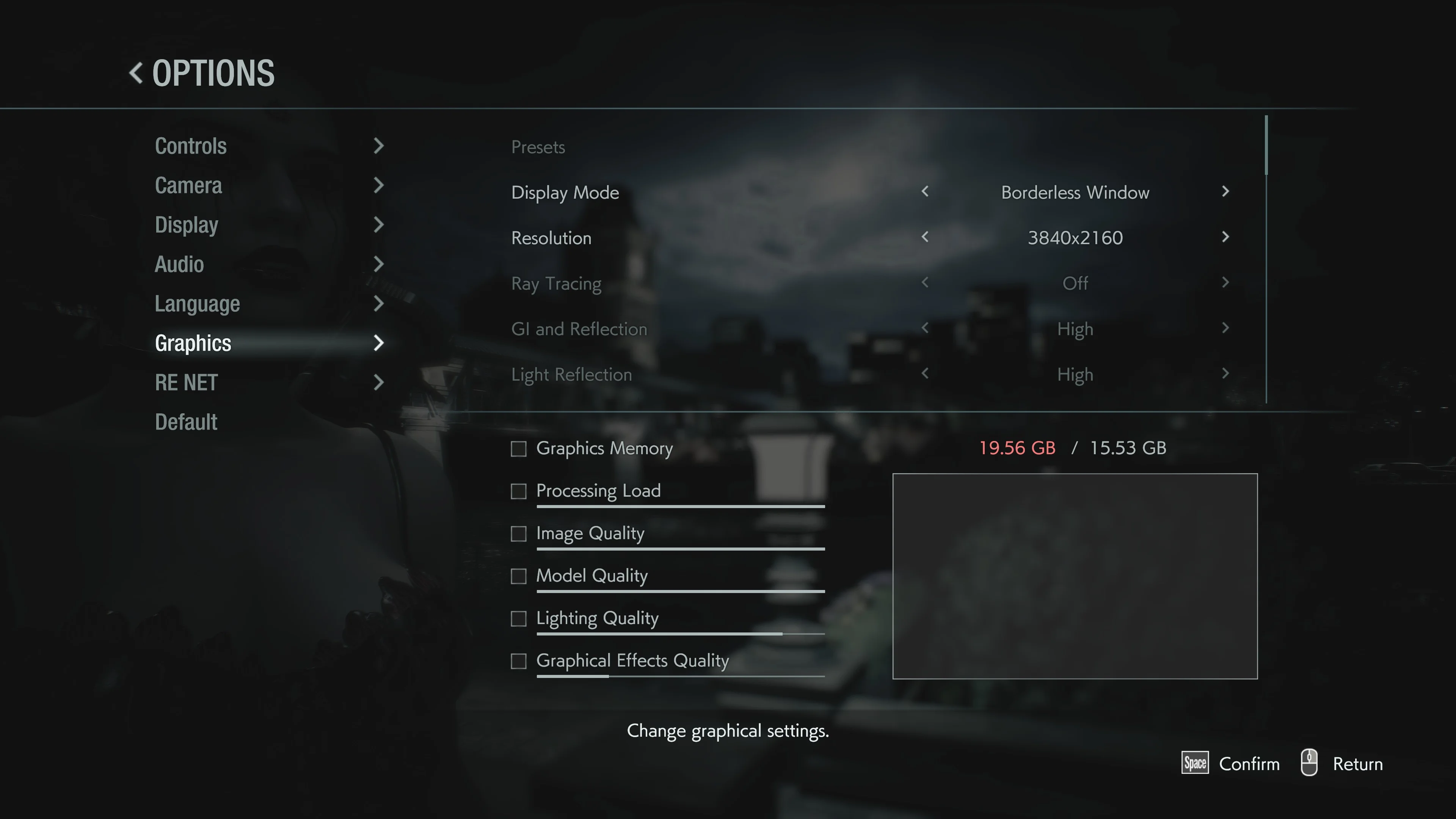The height and width of the screenshot is (819, 1456).
Task: Click the left arrow for Display Mode
Action: (925, 191)
